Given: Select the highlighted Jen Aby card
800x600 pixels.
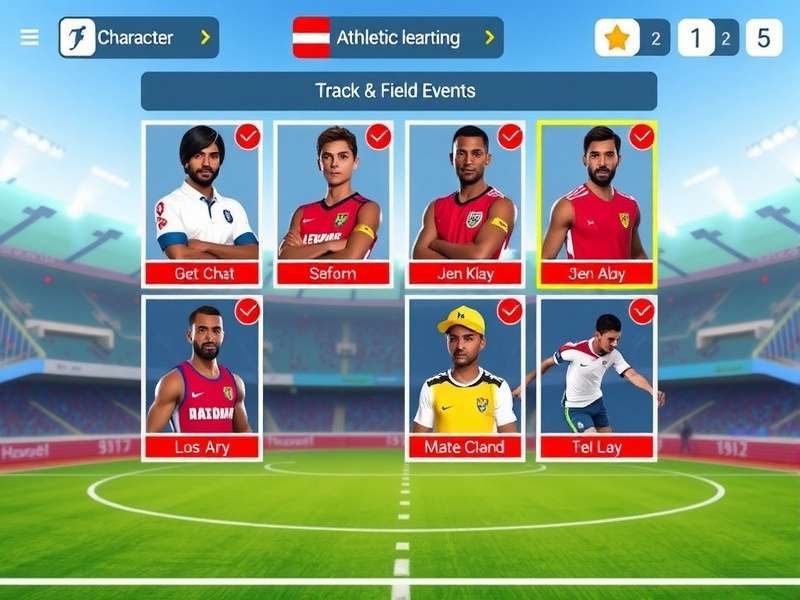Looking at the screenshot, I should pyautogui.click(x=597, y=200).
